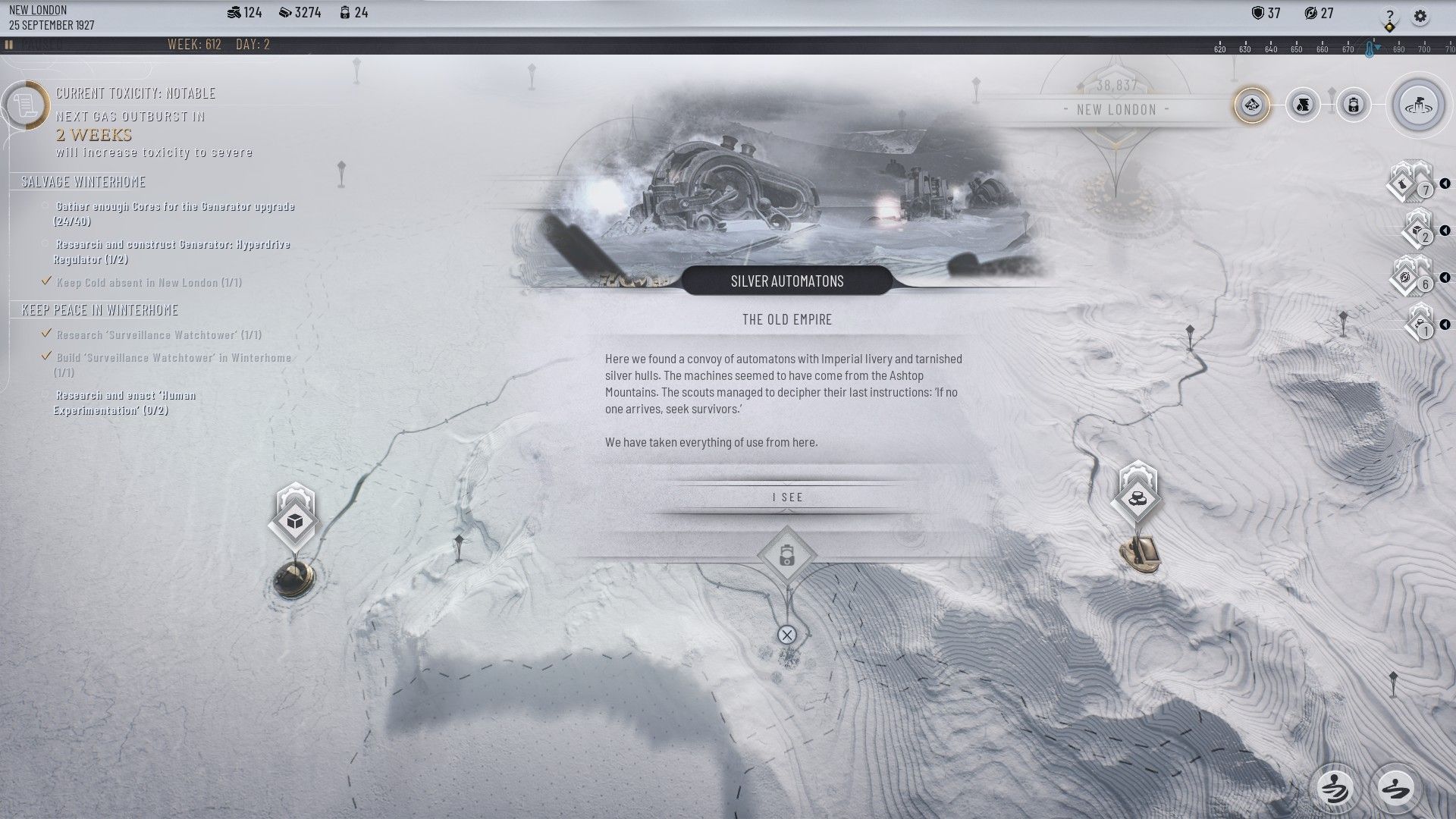Open the KEEP PEACE IN WINTERHOME quest section
The width and height of the screenshot is (1456, 819).
[100, 310]
